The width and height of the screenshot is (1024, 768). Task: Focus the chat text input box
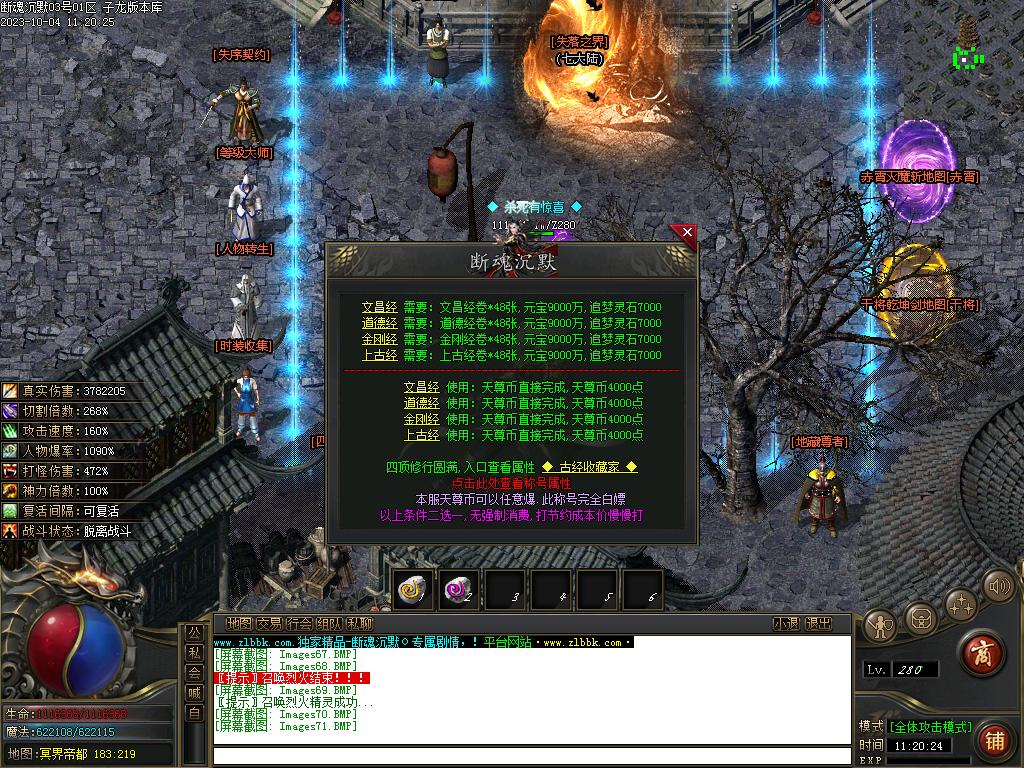(x=530, y=755)
